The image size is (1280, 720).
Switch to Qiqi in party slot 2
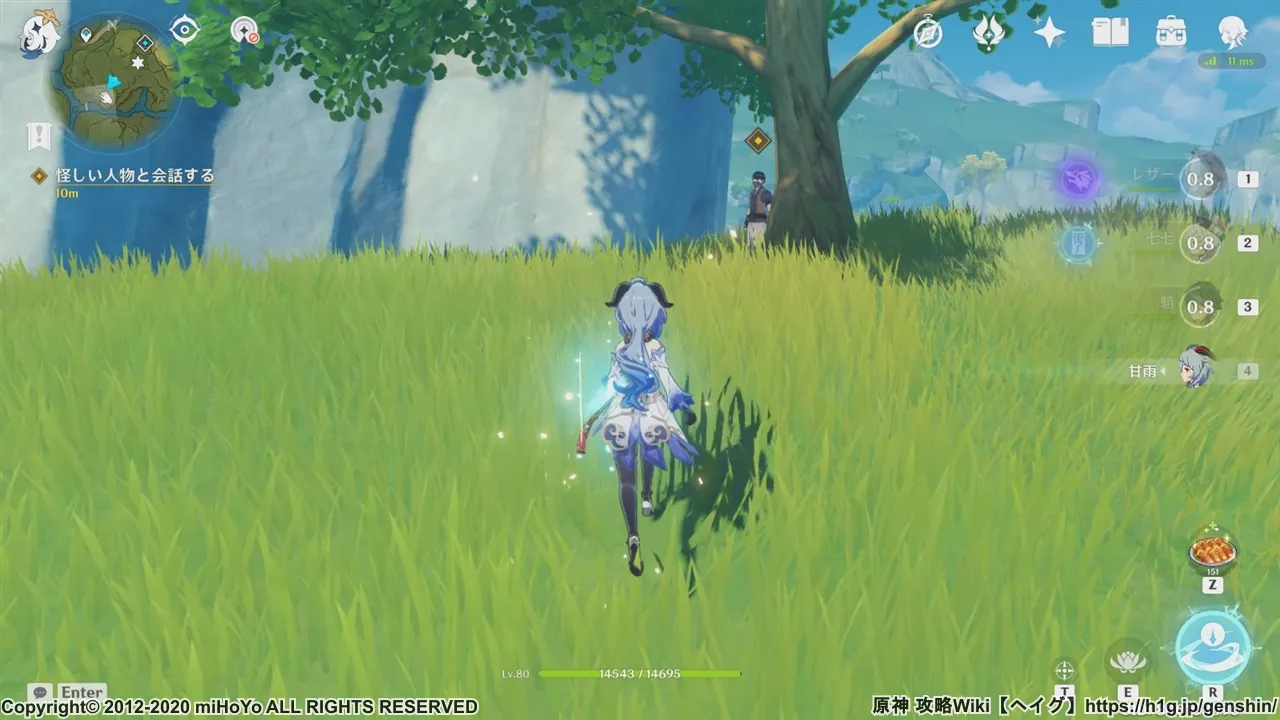[1200, 243]
